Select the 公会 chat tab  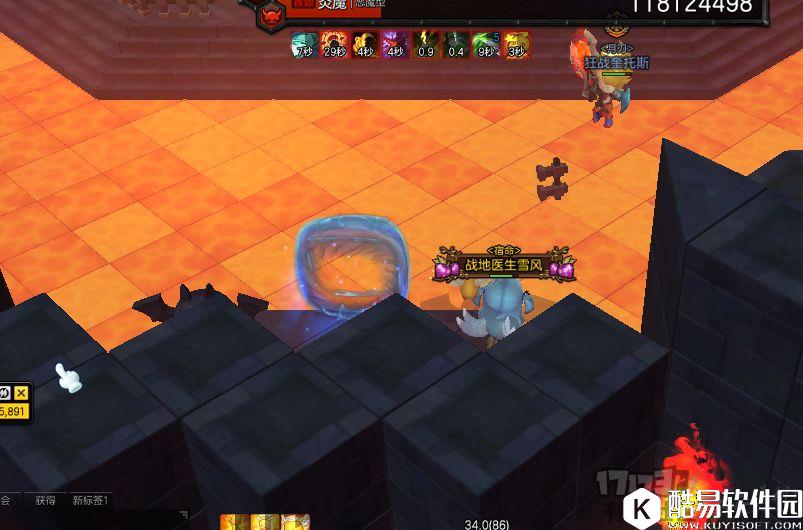5,500
